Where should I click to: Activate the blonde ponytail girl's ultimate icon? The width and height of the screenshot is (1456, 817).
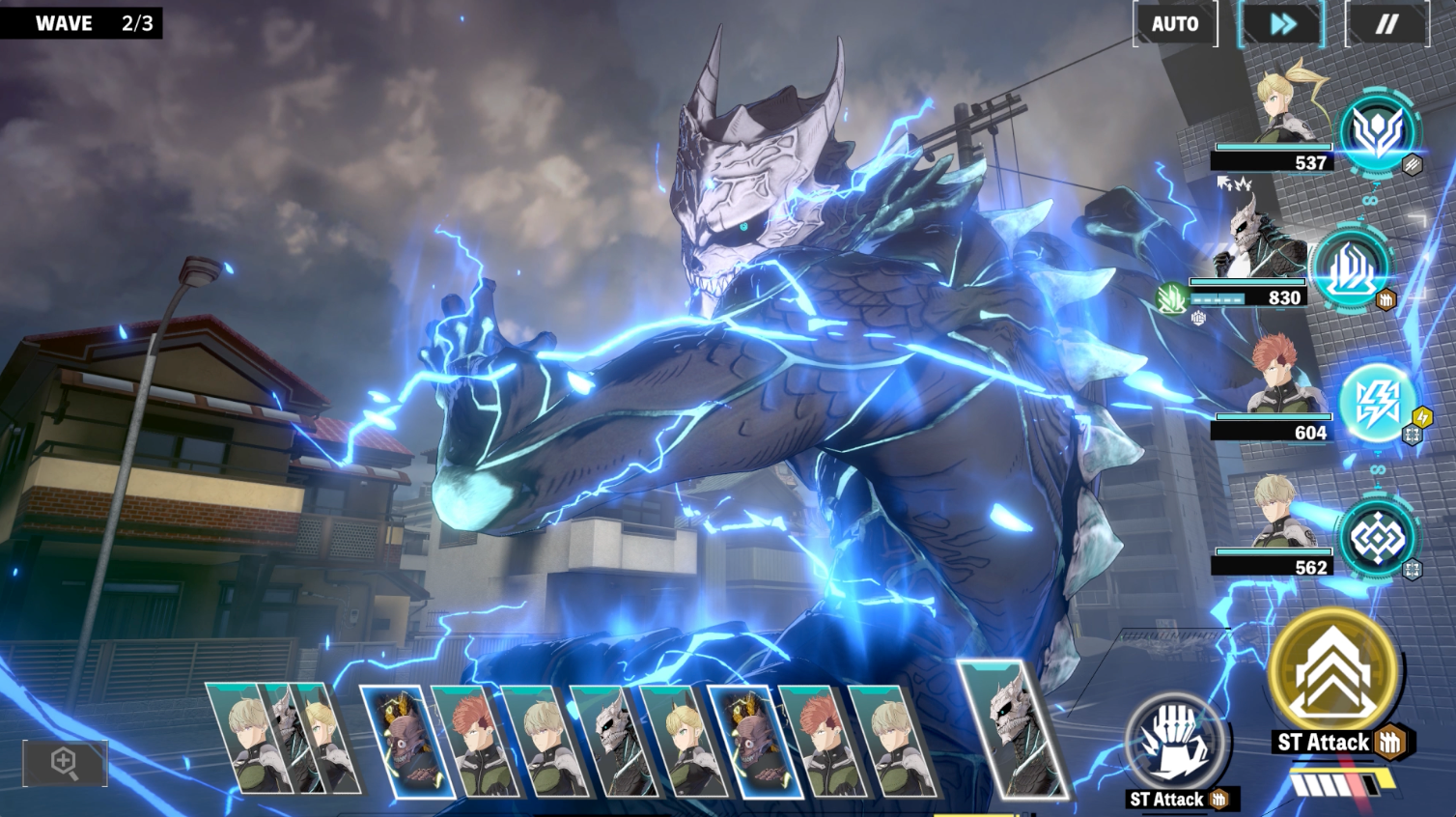click(x=1376, y=133)
